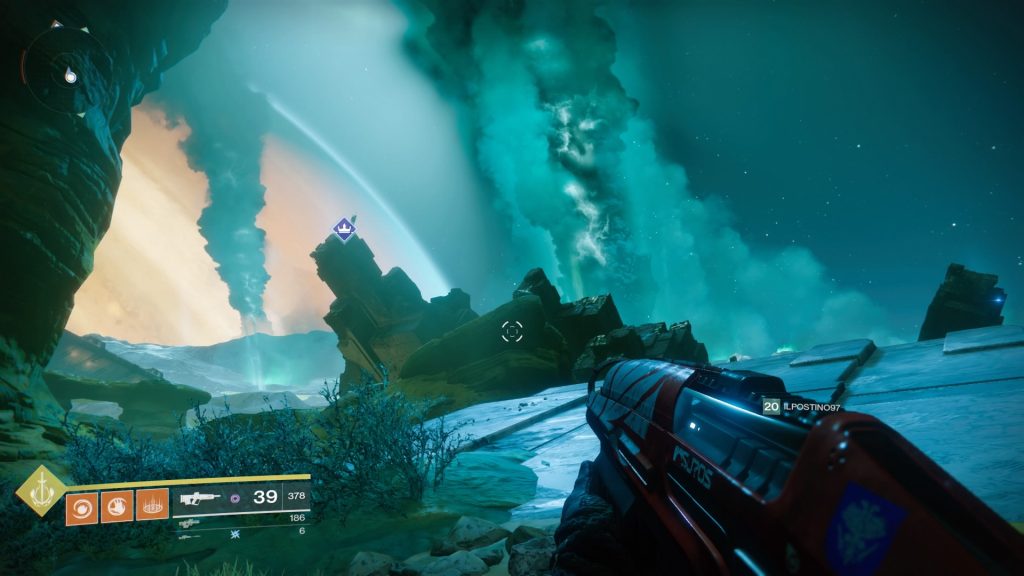Select the crown objective waypoint marker
Image resolution: width=1024 pixels, height=576 pixels.
(344, 229)
